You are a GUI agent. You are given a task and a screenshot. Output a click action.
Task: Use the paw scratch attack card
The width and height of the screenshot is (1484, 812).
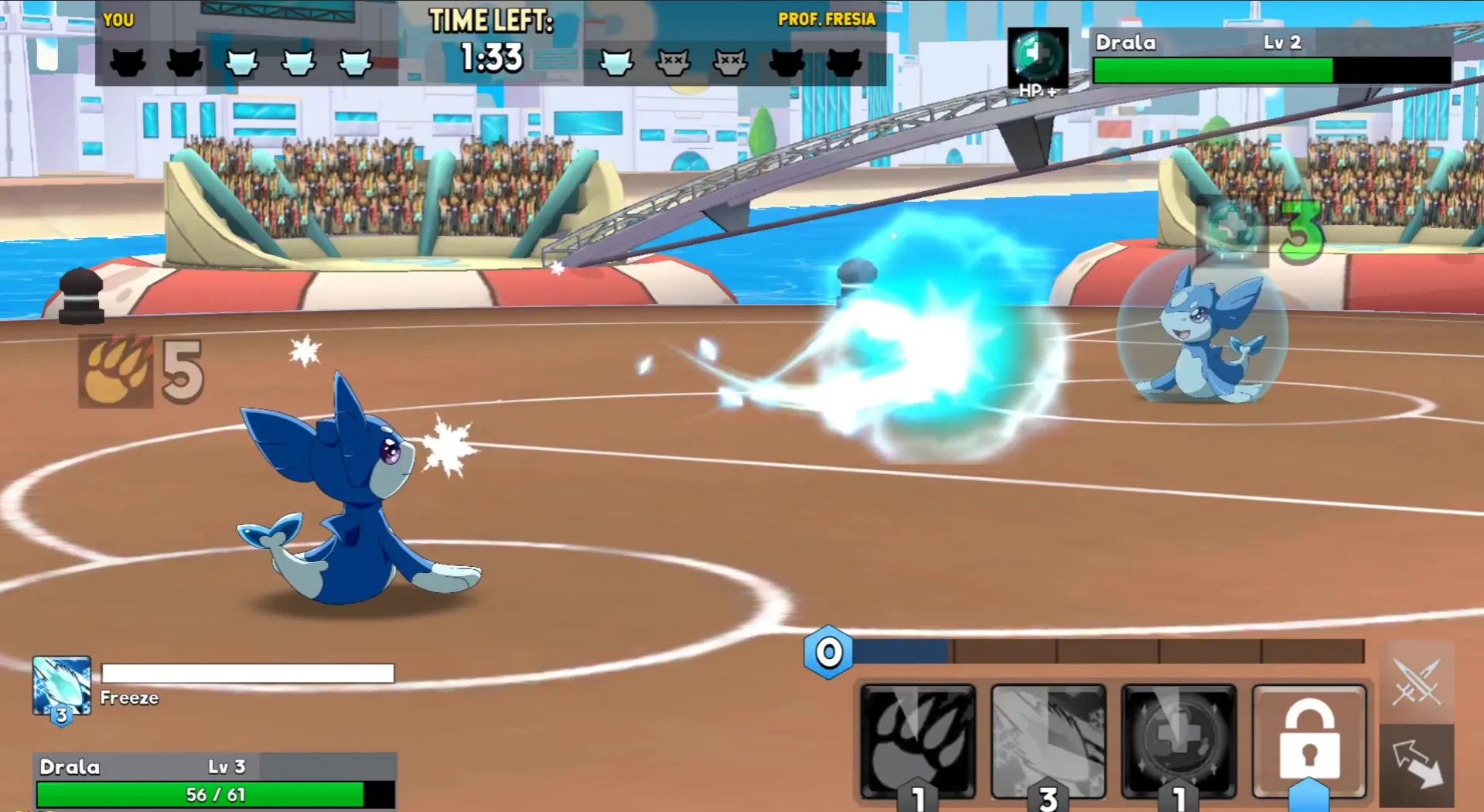tap(917, 741)
